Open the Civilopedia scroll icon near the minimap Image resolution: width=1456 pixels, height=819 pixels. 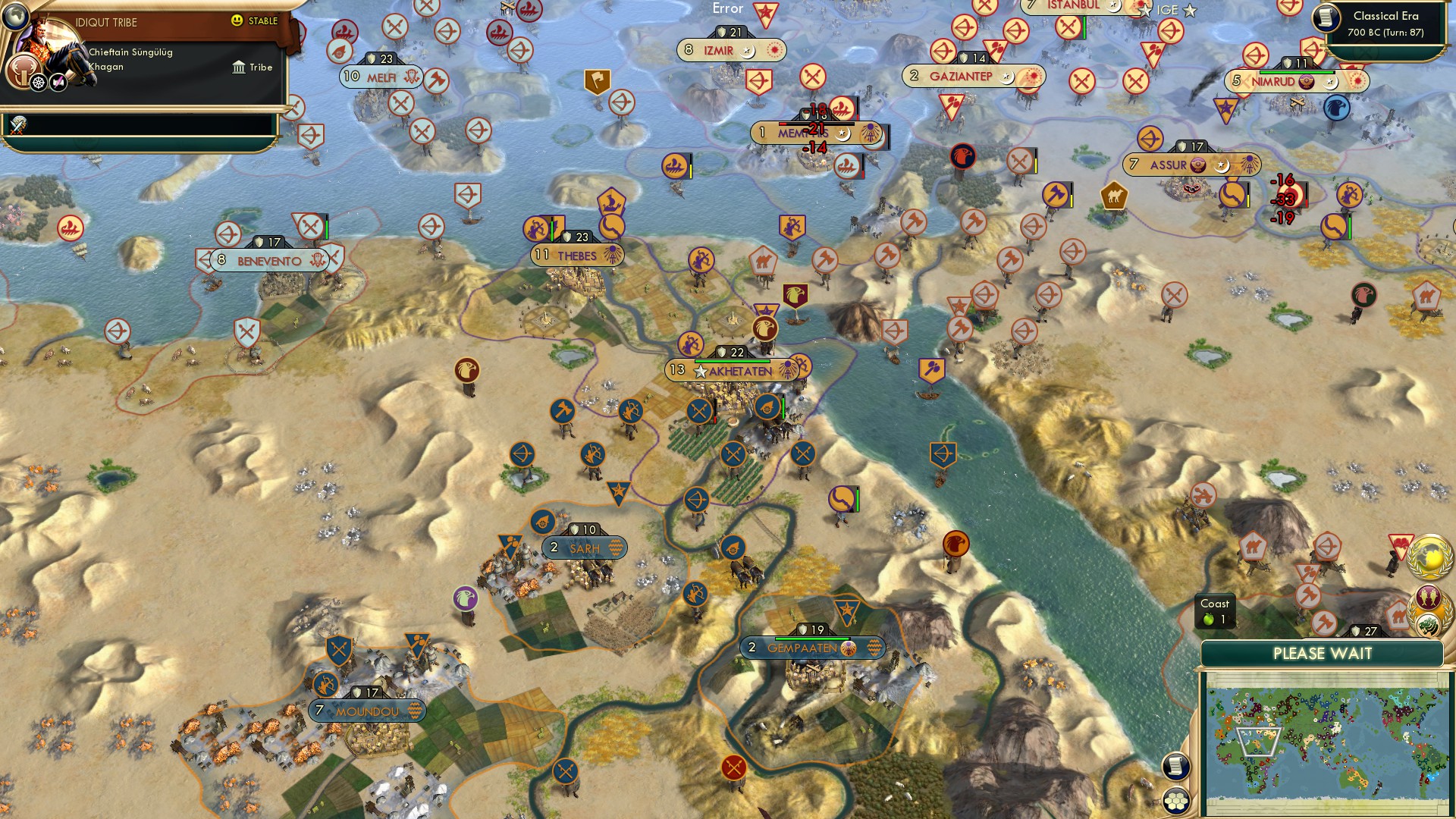click(x=1176, y=764)
